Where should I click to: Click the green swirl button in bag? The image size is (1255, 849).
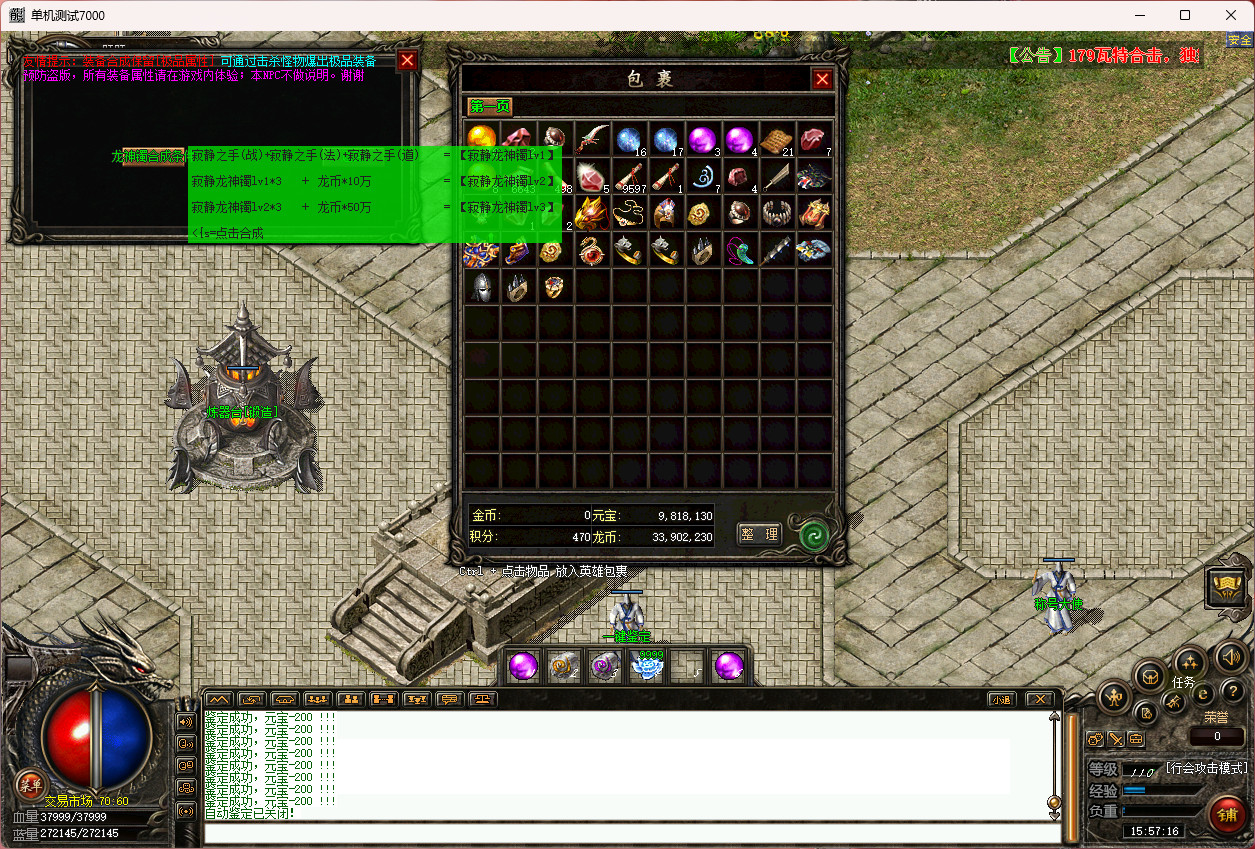[x=812, y=535]
